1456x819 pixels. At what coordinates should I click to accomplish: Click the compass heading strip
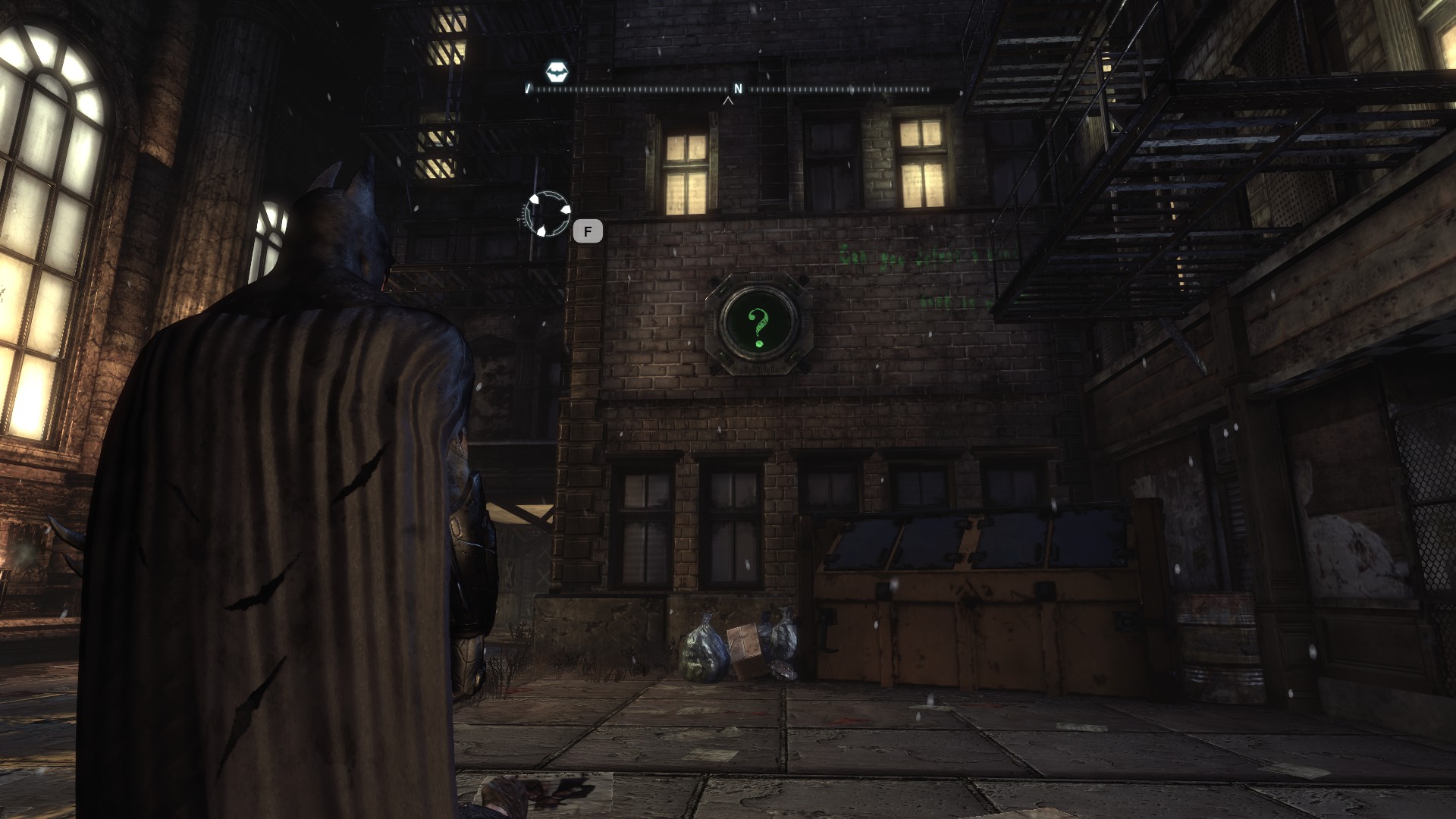point(645,89)
